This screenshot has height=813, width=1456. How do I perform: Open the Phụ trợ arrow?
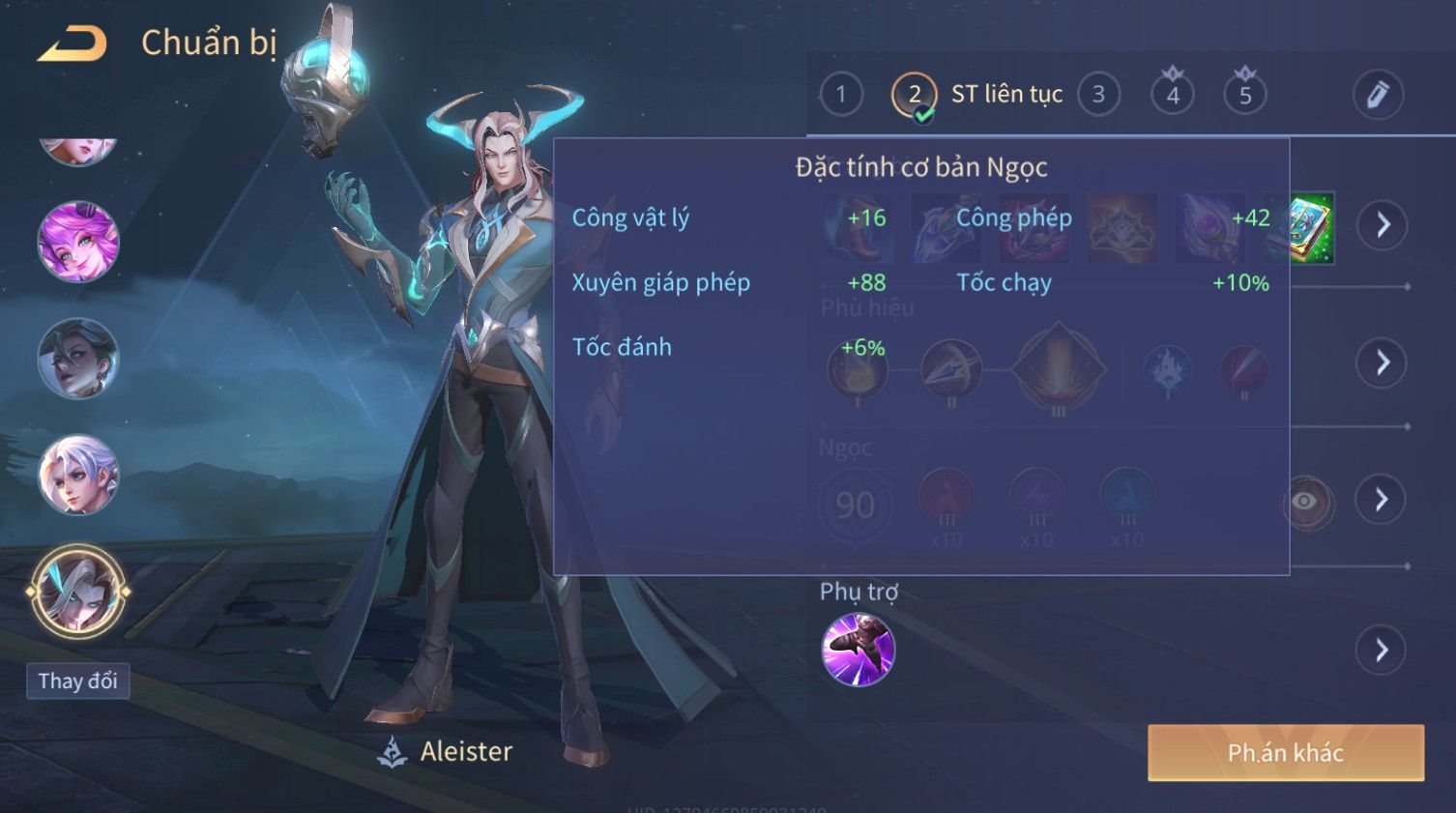pyautogui.click(x=1382, y=650)
